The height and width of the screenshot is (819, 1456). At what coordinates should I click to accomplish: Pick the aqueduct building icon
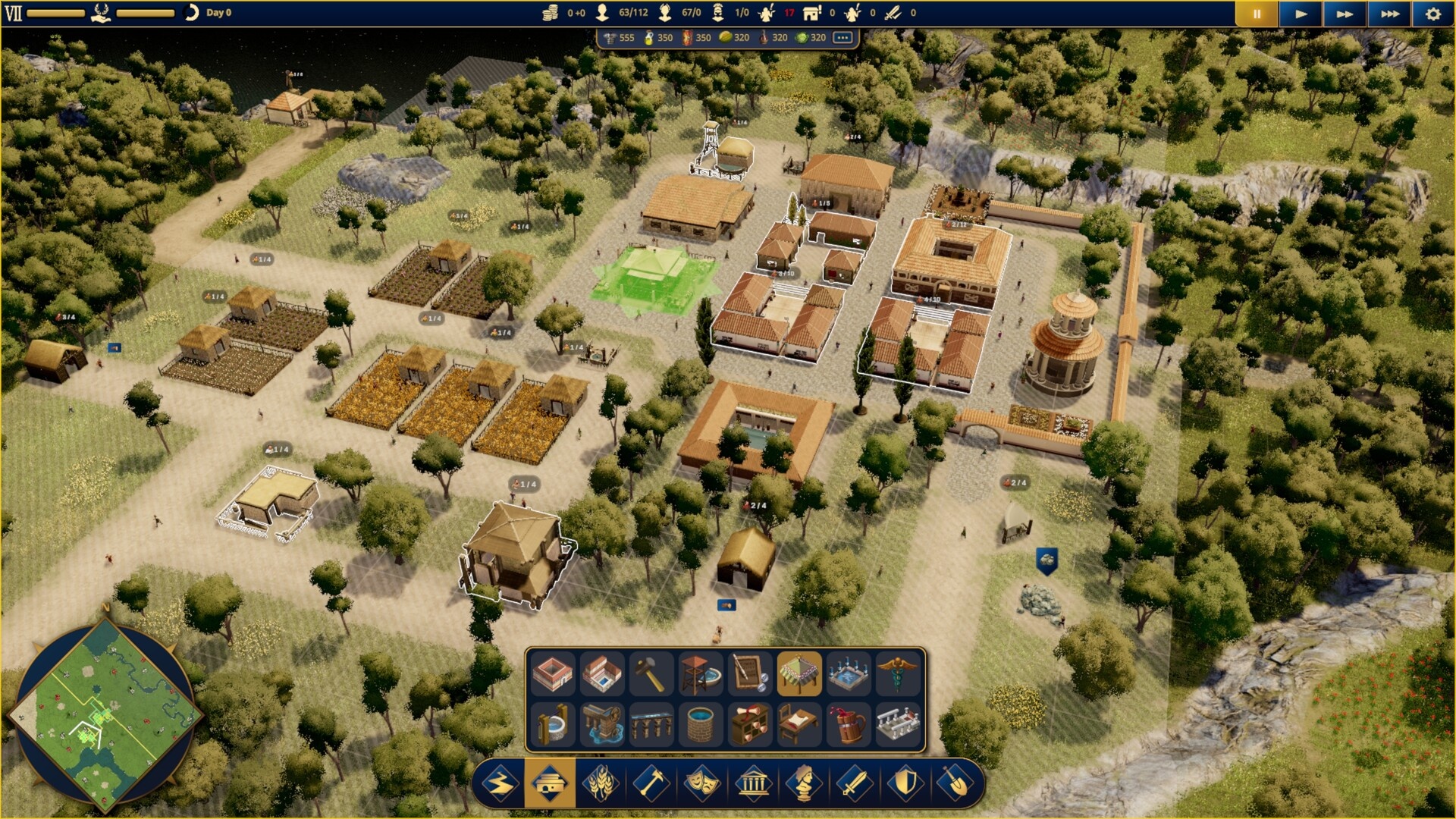click(x=651, y=724)
